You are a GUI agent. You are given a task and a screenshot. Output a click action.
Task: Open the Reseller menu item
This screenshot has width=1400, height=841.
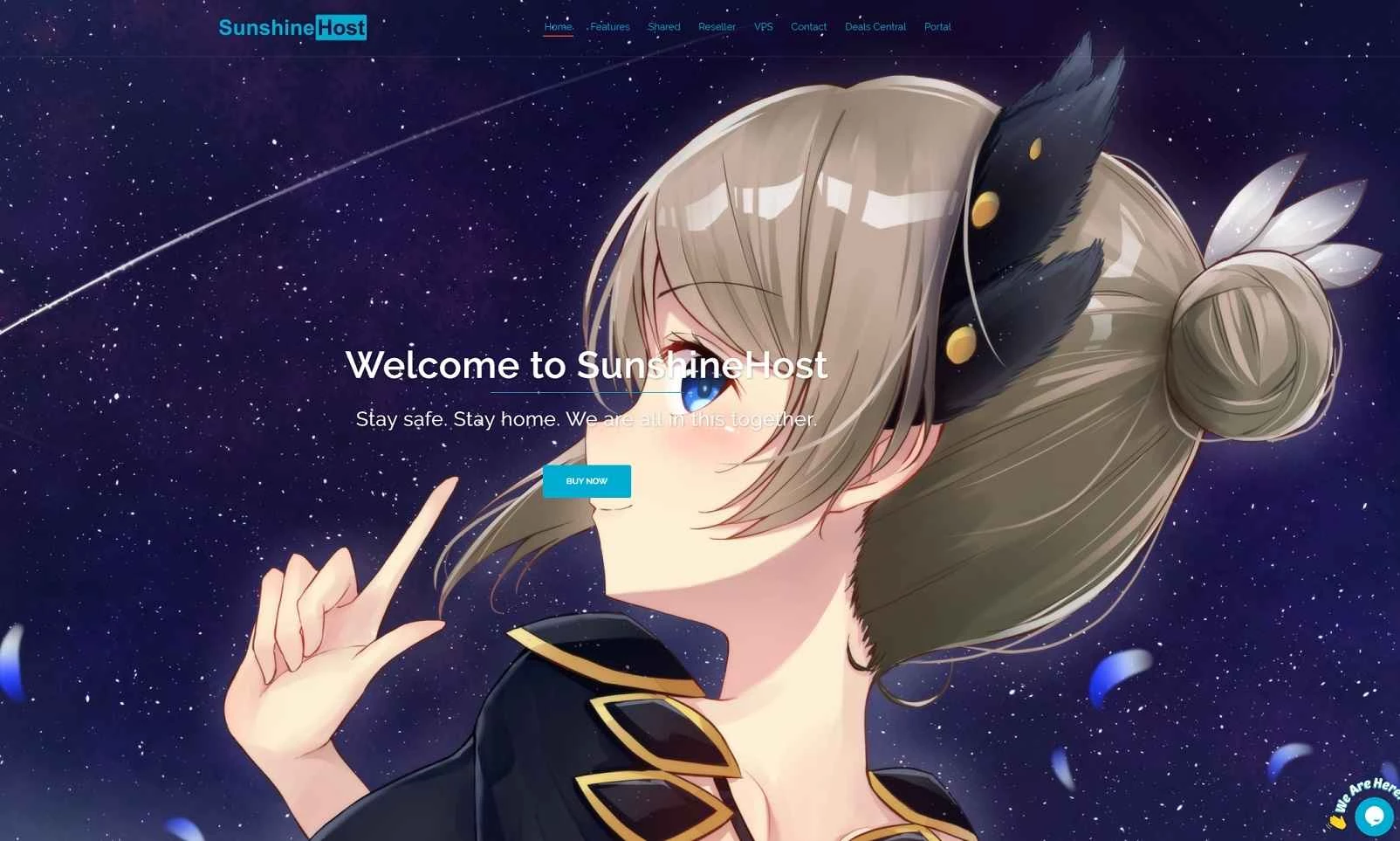[x=717, y=26]
